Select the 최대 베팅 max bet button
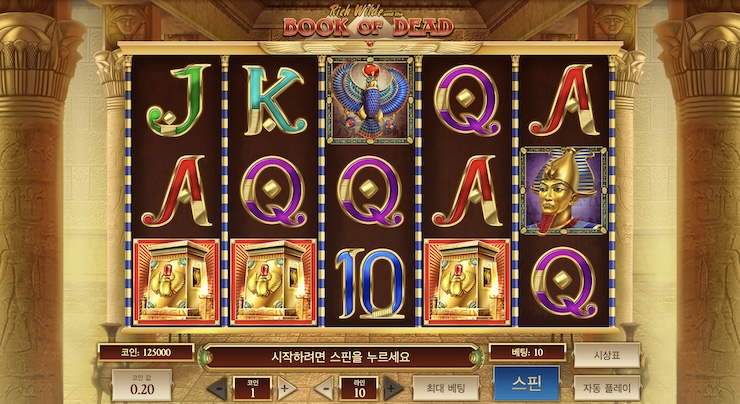The width and height of the screenshot is (740, 404). coord(445,386)
